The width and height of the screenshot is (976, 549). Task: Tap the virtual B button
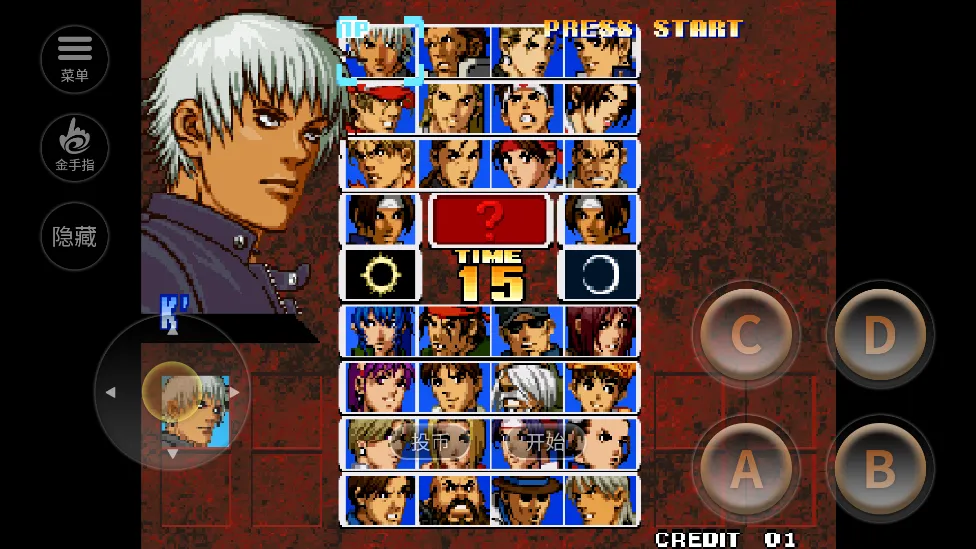[879, 467]
